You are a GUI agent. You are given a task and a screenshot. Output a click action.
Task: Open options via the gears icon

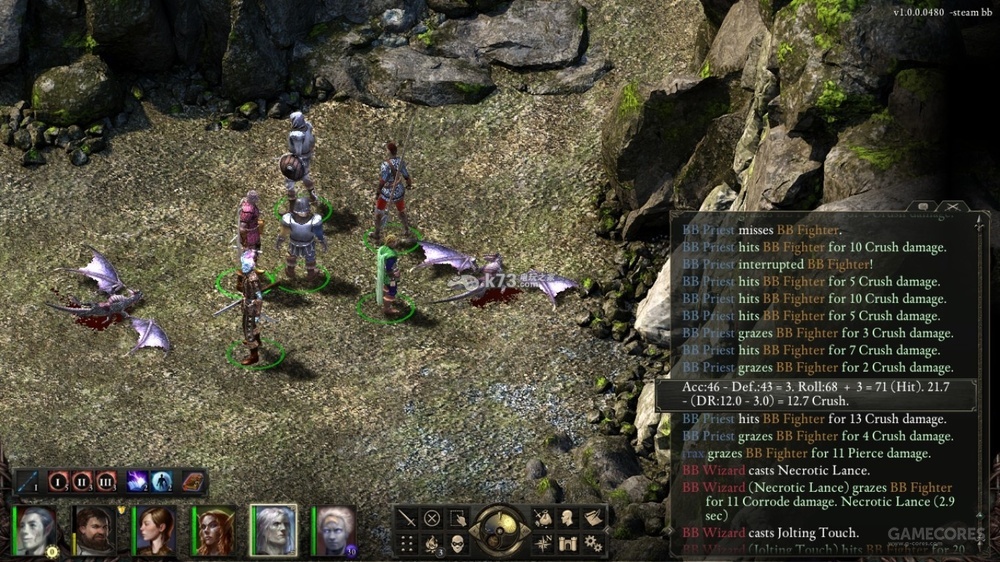click(x=593, y=543)
